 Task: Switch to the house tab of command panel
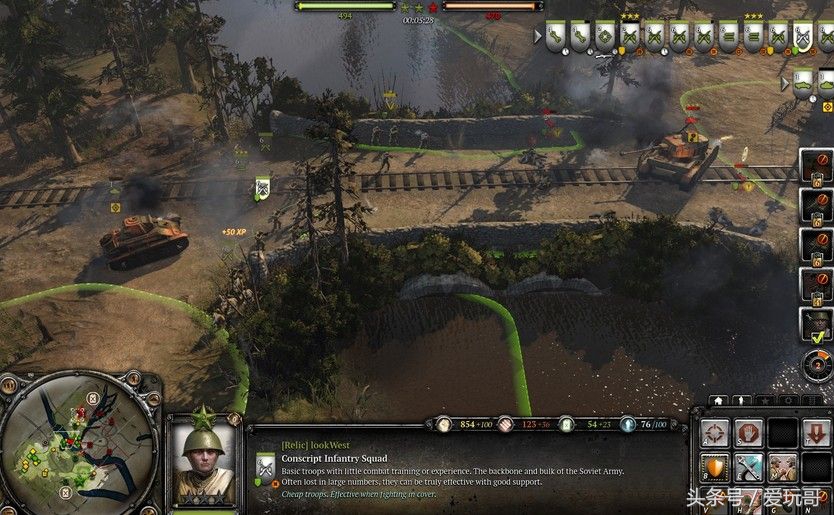[717, 401]
